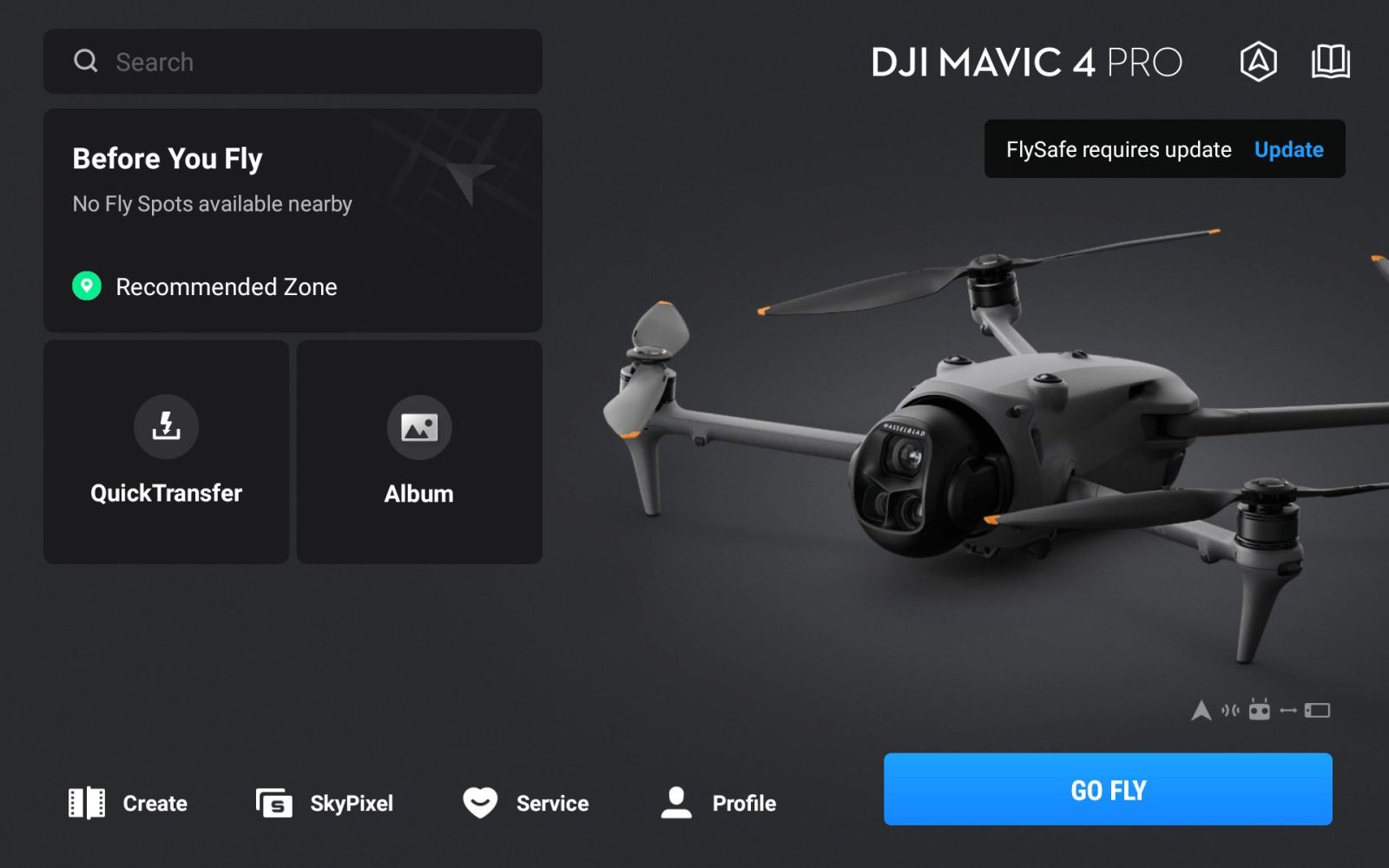1389x868 pixels.
Task: Open the user manual book icon
Action: click(1330, 61)
